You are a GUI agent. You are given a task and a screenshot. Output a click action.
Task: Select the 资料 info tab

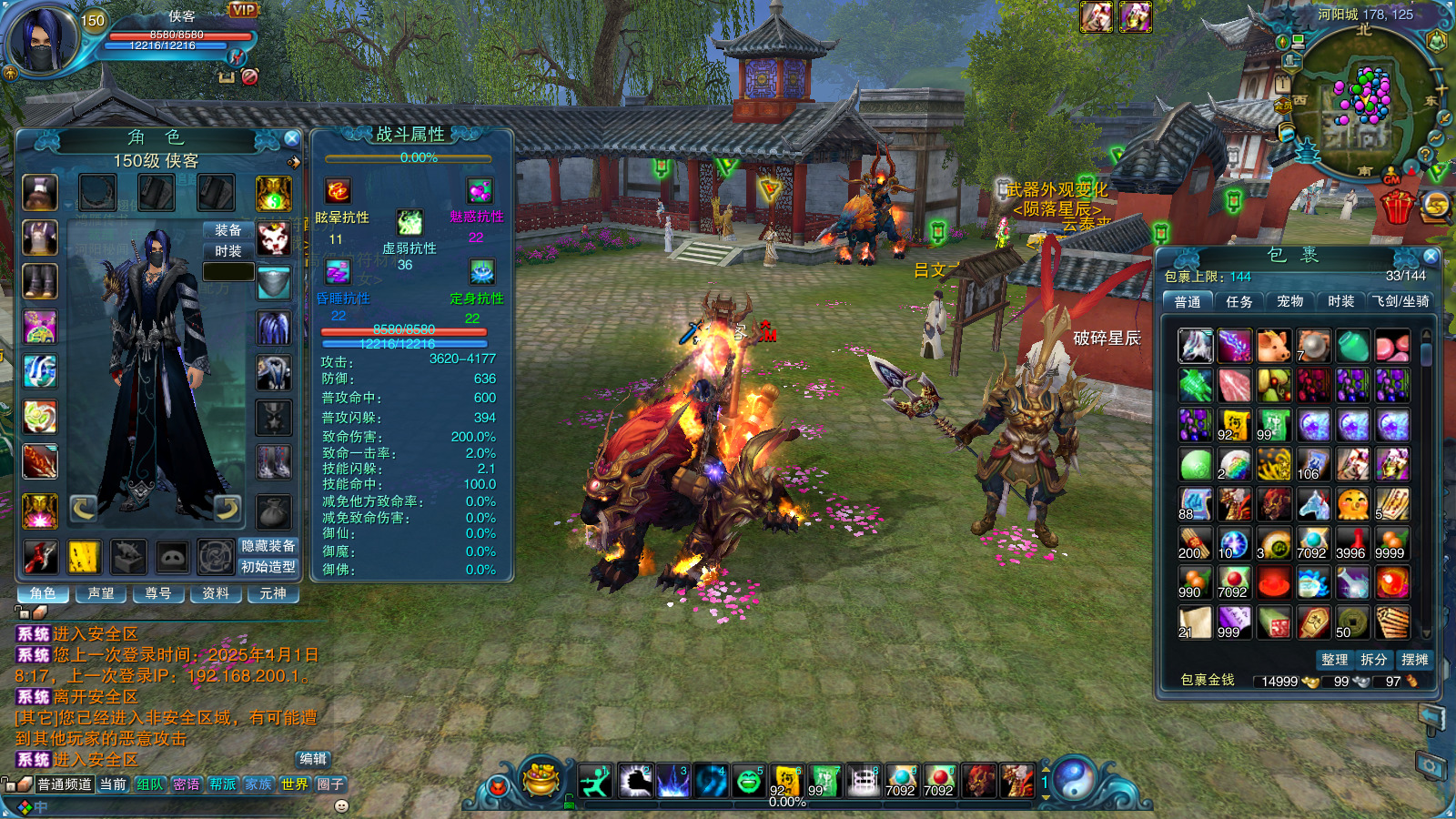pos(216,593)
